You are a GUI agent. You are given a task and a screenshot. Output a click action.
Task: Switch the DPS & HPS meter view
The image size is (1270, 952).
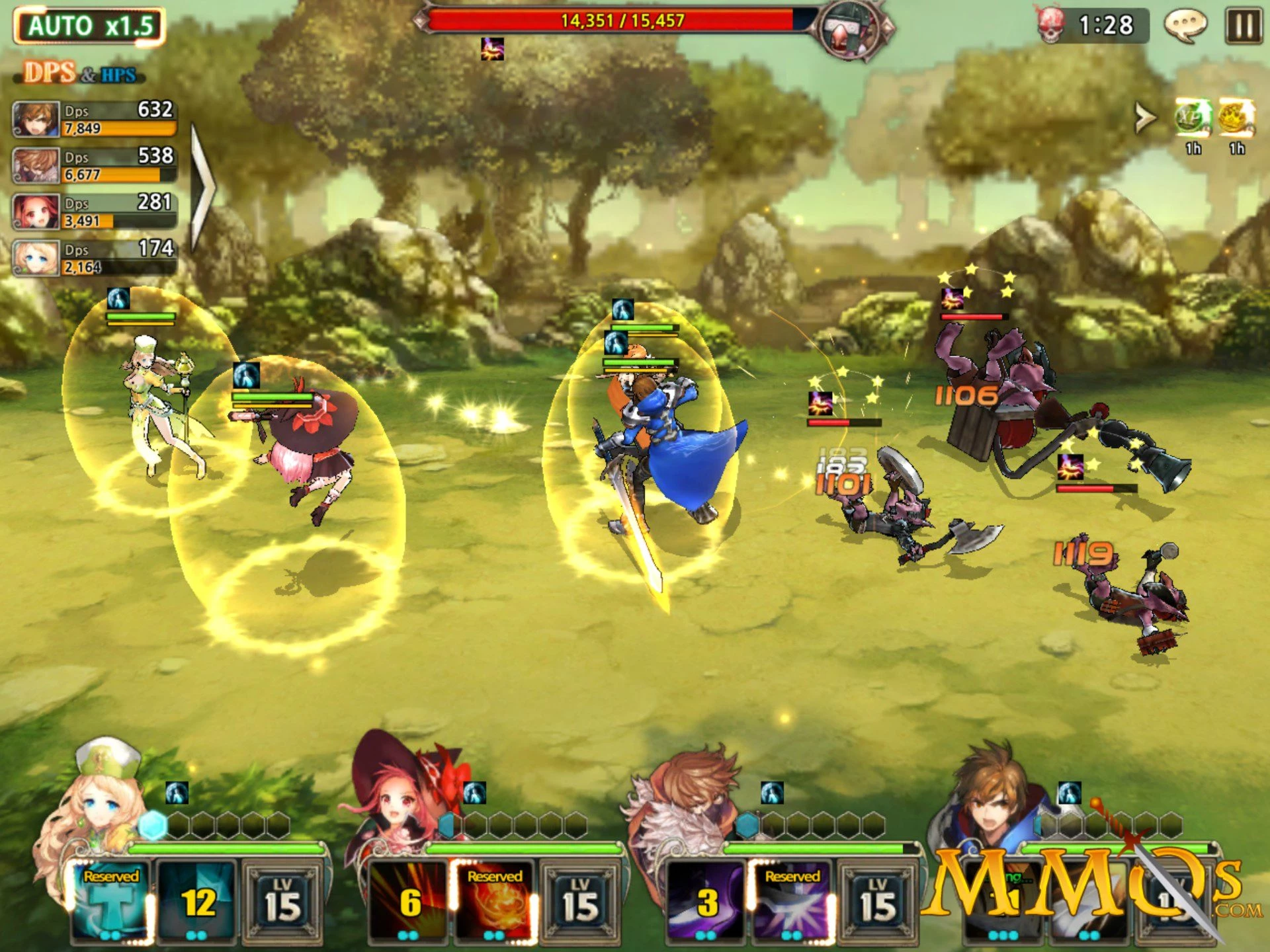(x=81, y=73)
